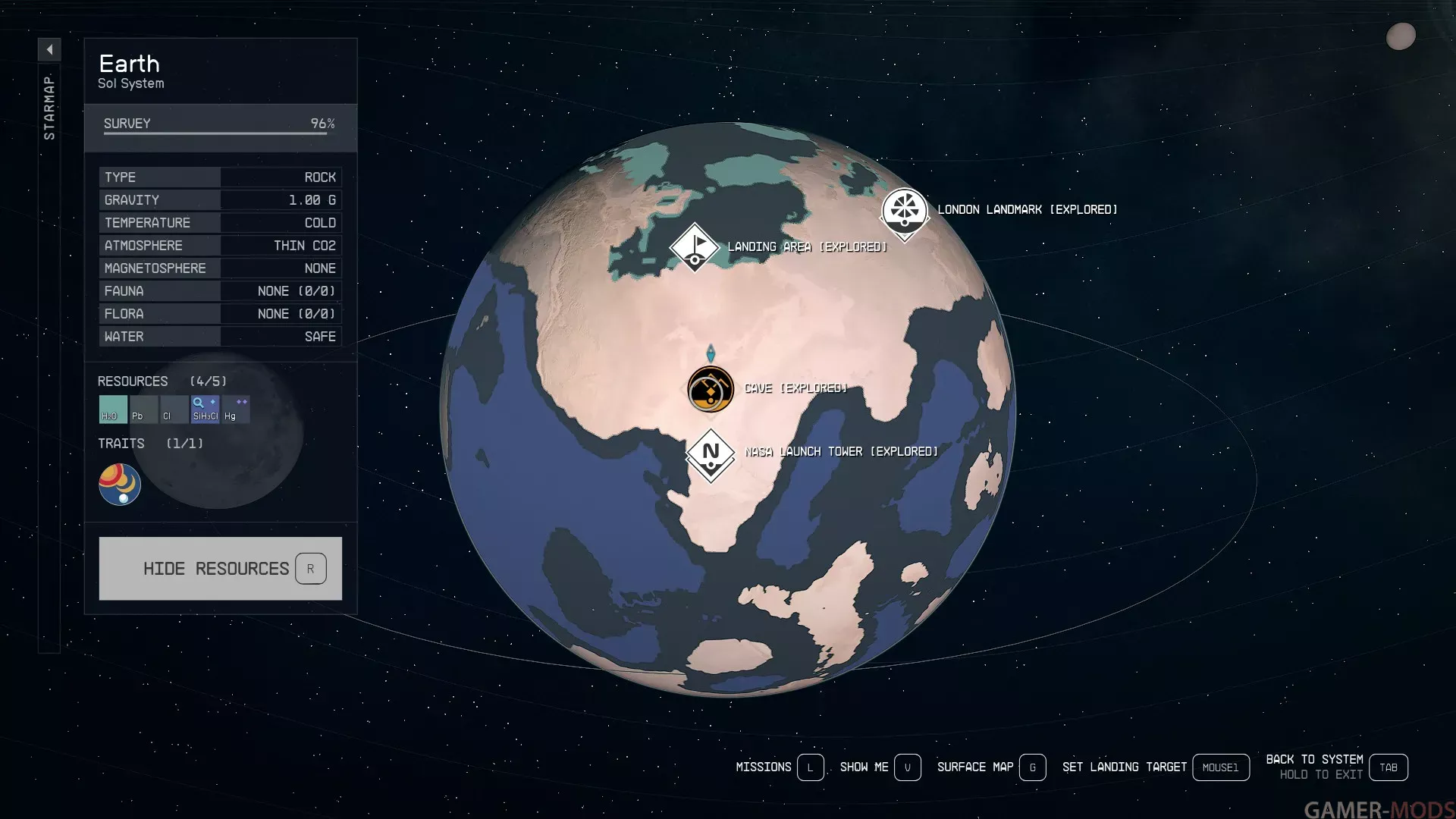The height and width of the screenshot is (819, 1456).
Task: Open the Starmap side tab
Action: 49,108
